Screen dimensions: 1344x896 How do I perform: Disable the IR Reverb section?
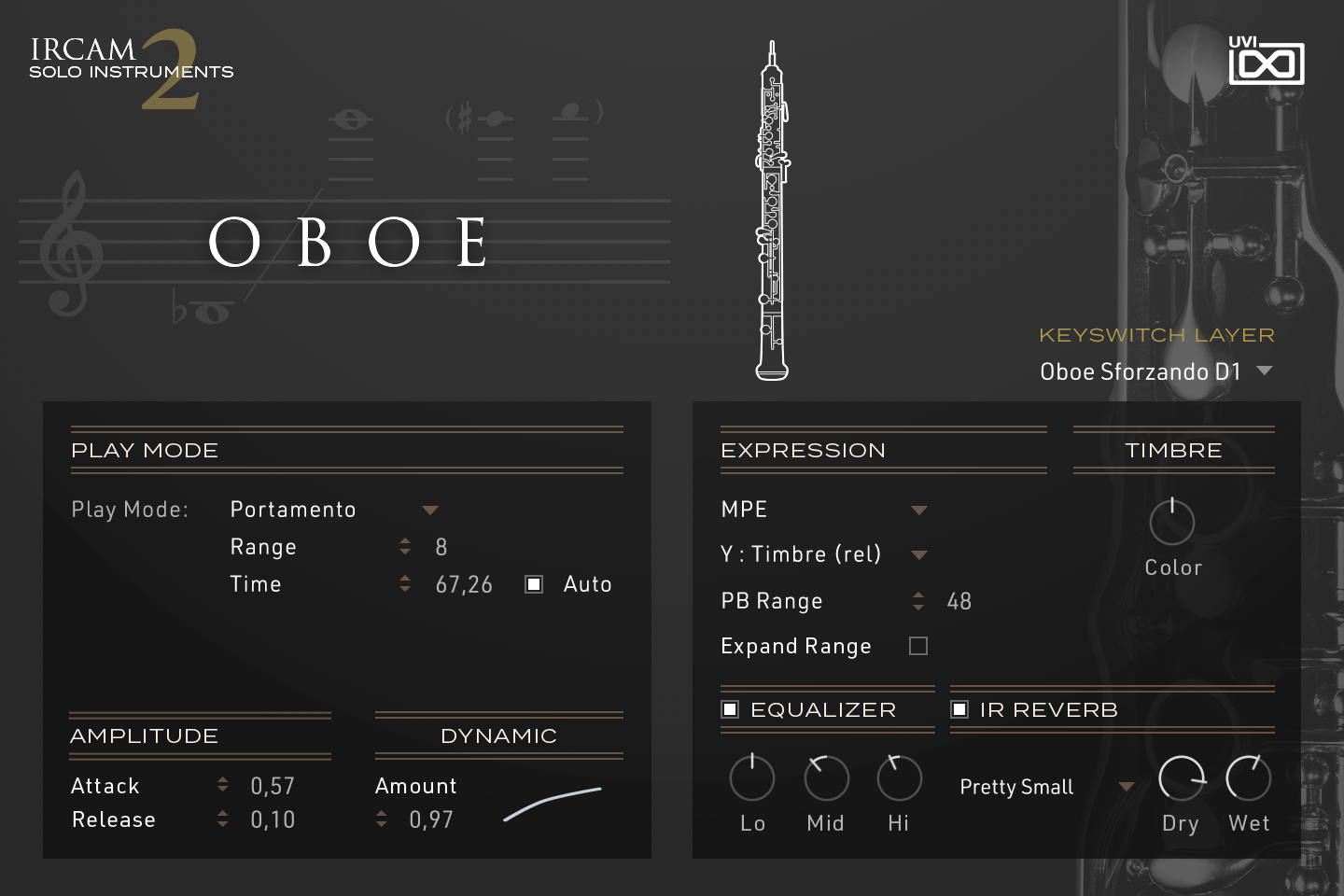959,709
